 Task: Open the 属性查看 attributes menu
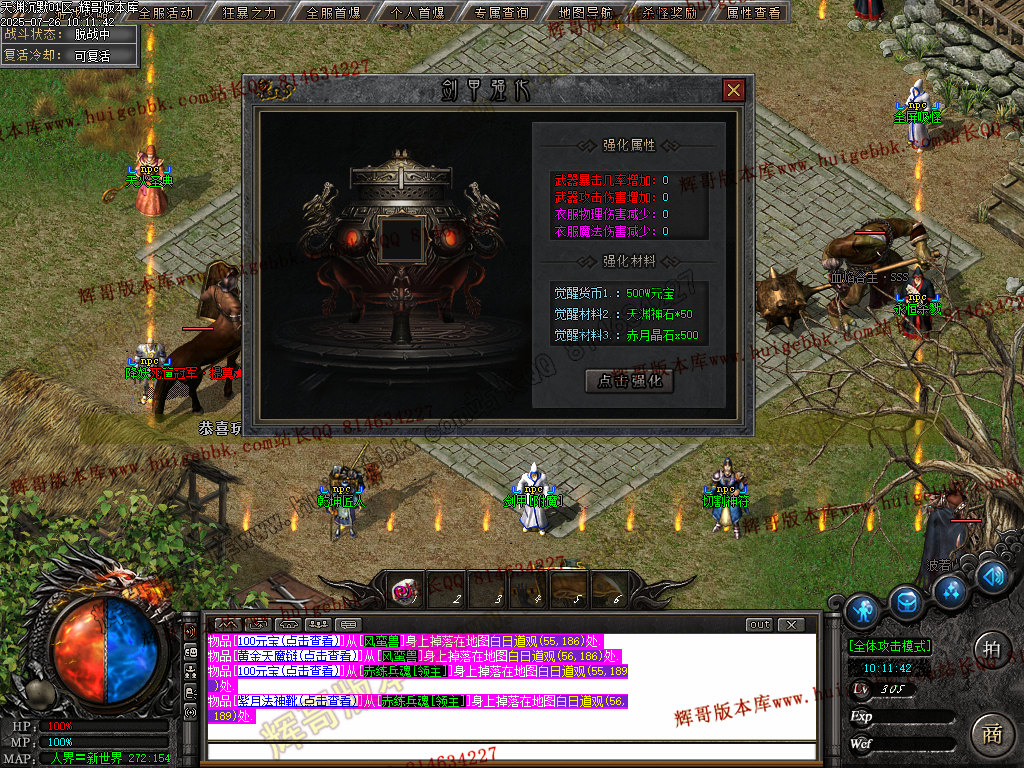click(753, 13)
